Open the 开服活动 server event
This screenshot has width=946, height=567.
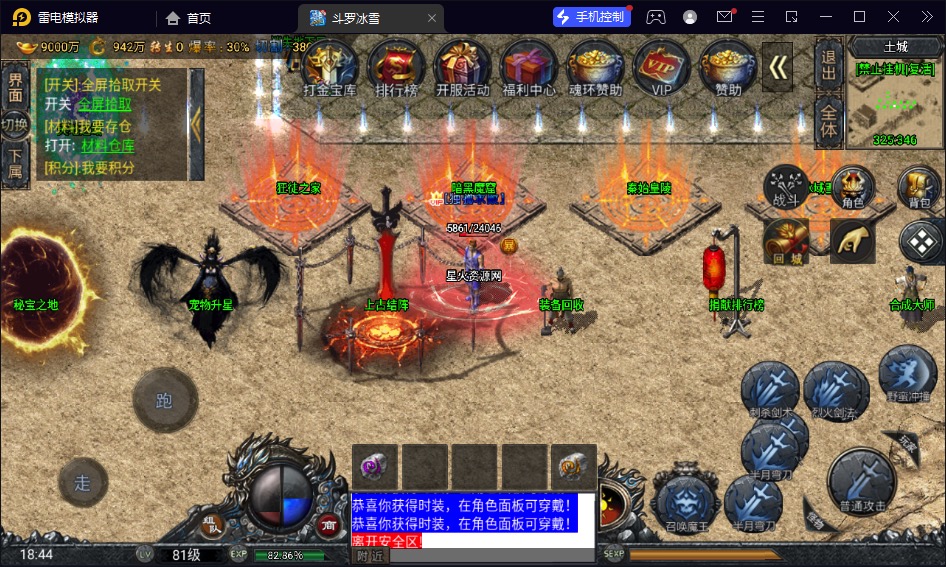tap(462, 67)
